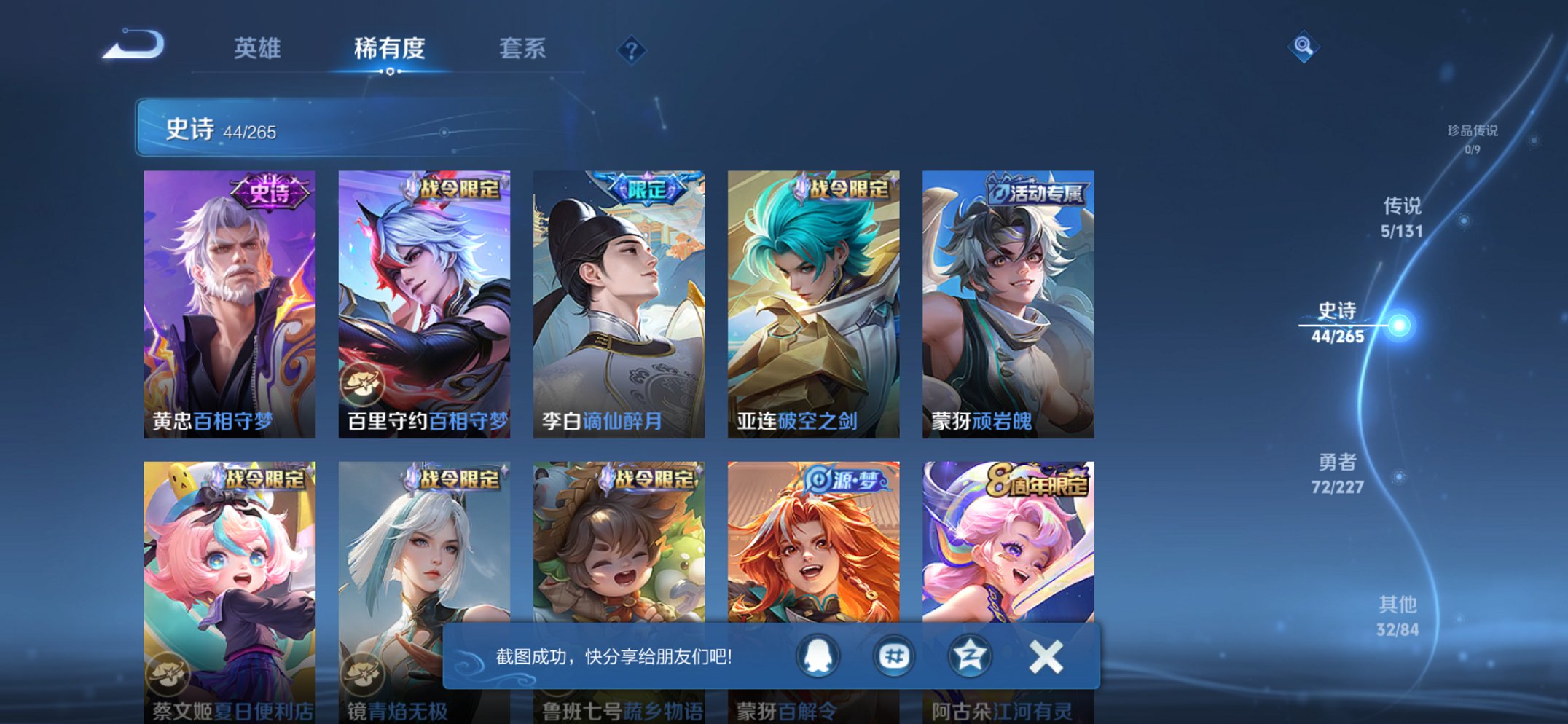The image size is (1568, 724).
Task: Share screenshot via the hashtag camp icon
Action: tap(893, 656)
